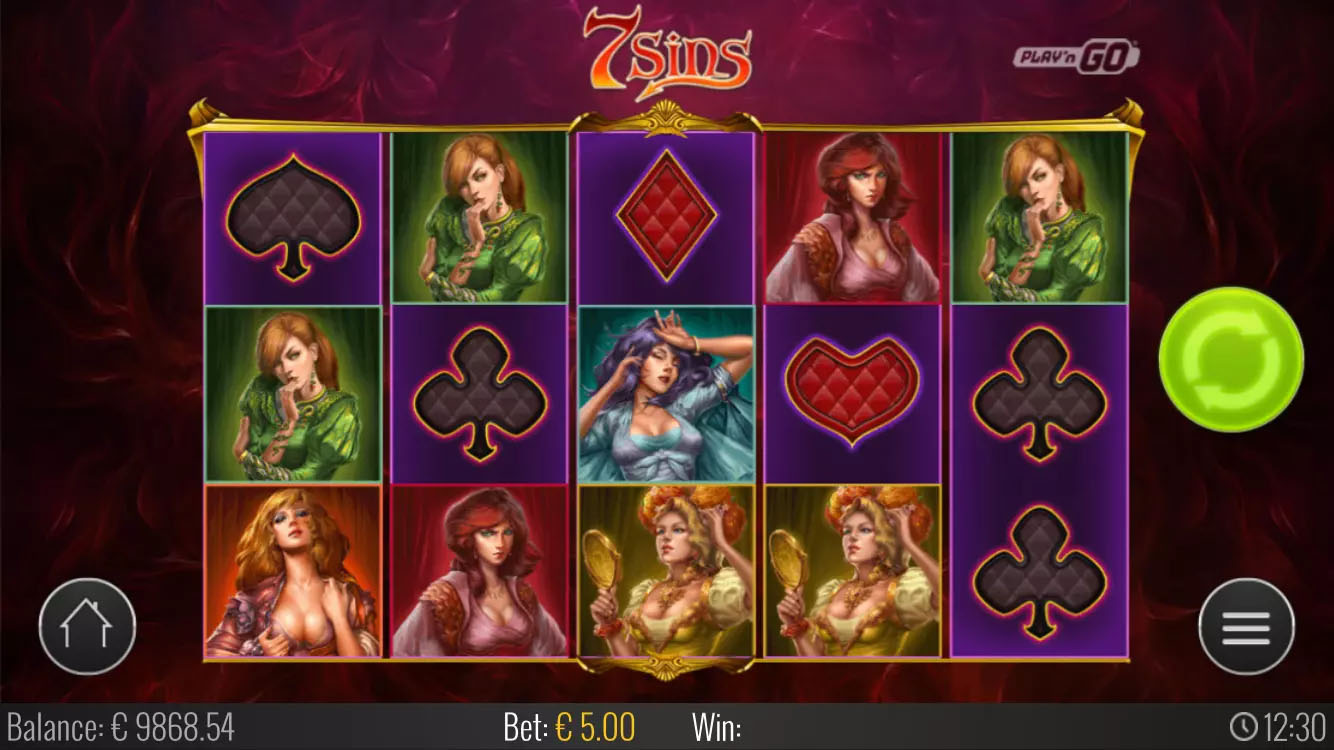Click the pink-dressed redhead on reel four
Viewport: 1334px width, 750px height.
click(x=855, y=215)
